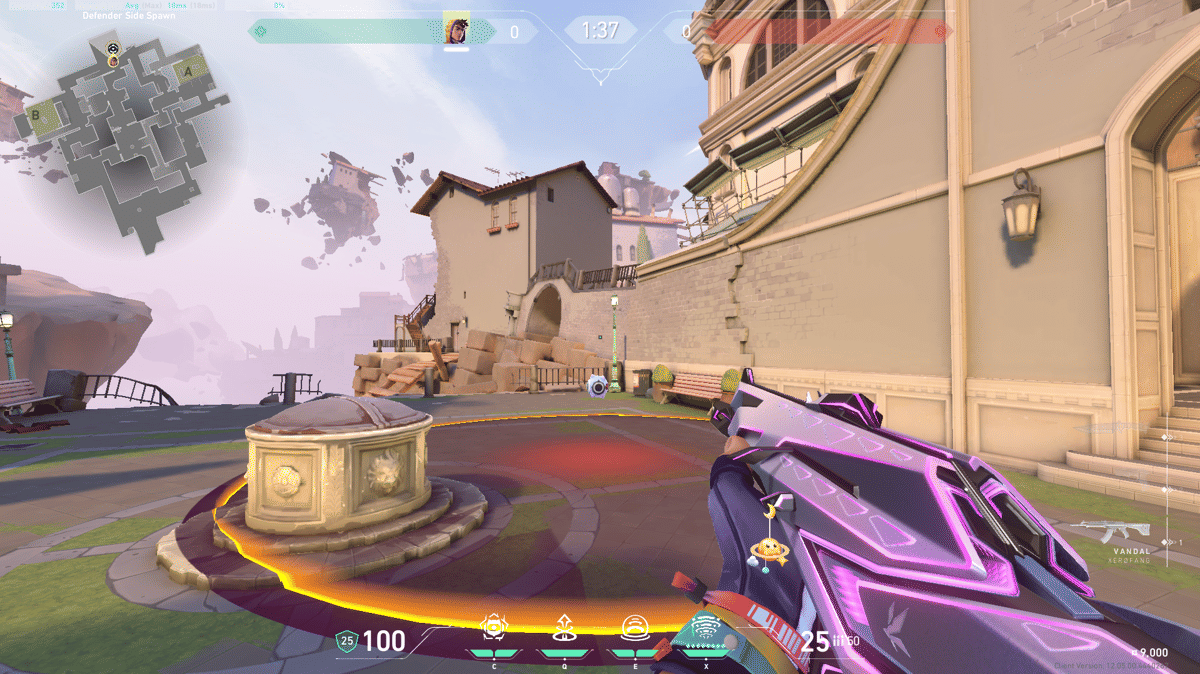Select the B site marker on minimap
Screen dimensions: 1200x674
tap(37, 114)
